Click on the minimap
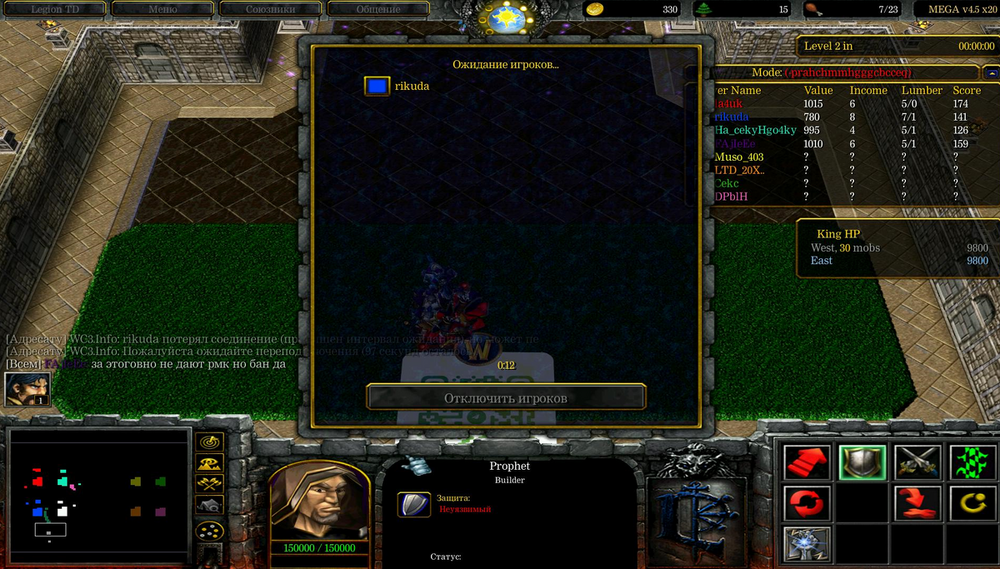 click(98, 496)
